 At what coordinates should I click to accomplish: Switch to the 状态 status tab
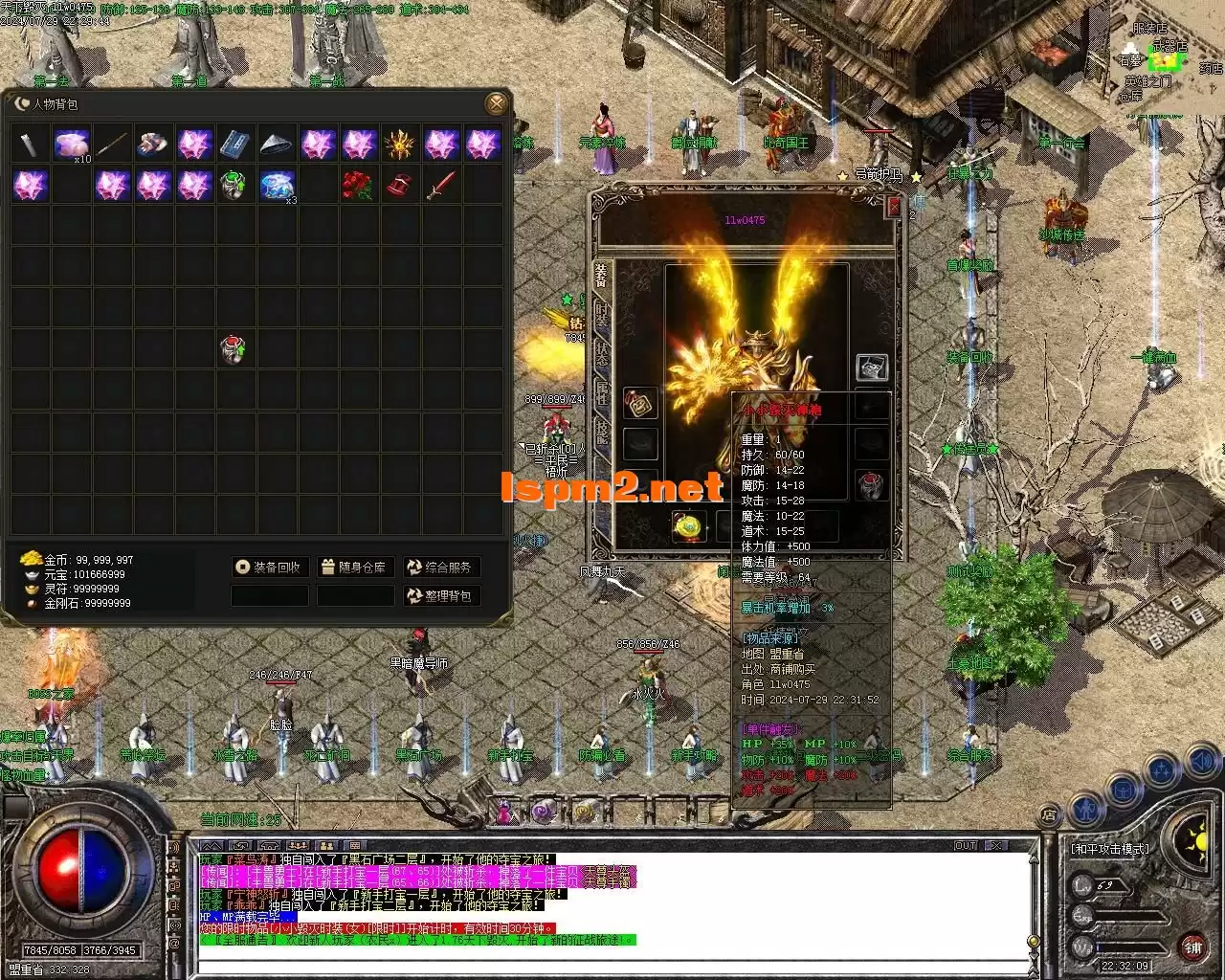(602, 351)
